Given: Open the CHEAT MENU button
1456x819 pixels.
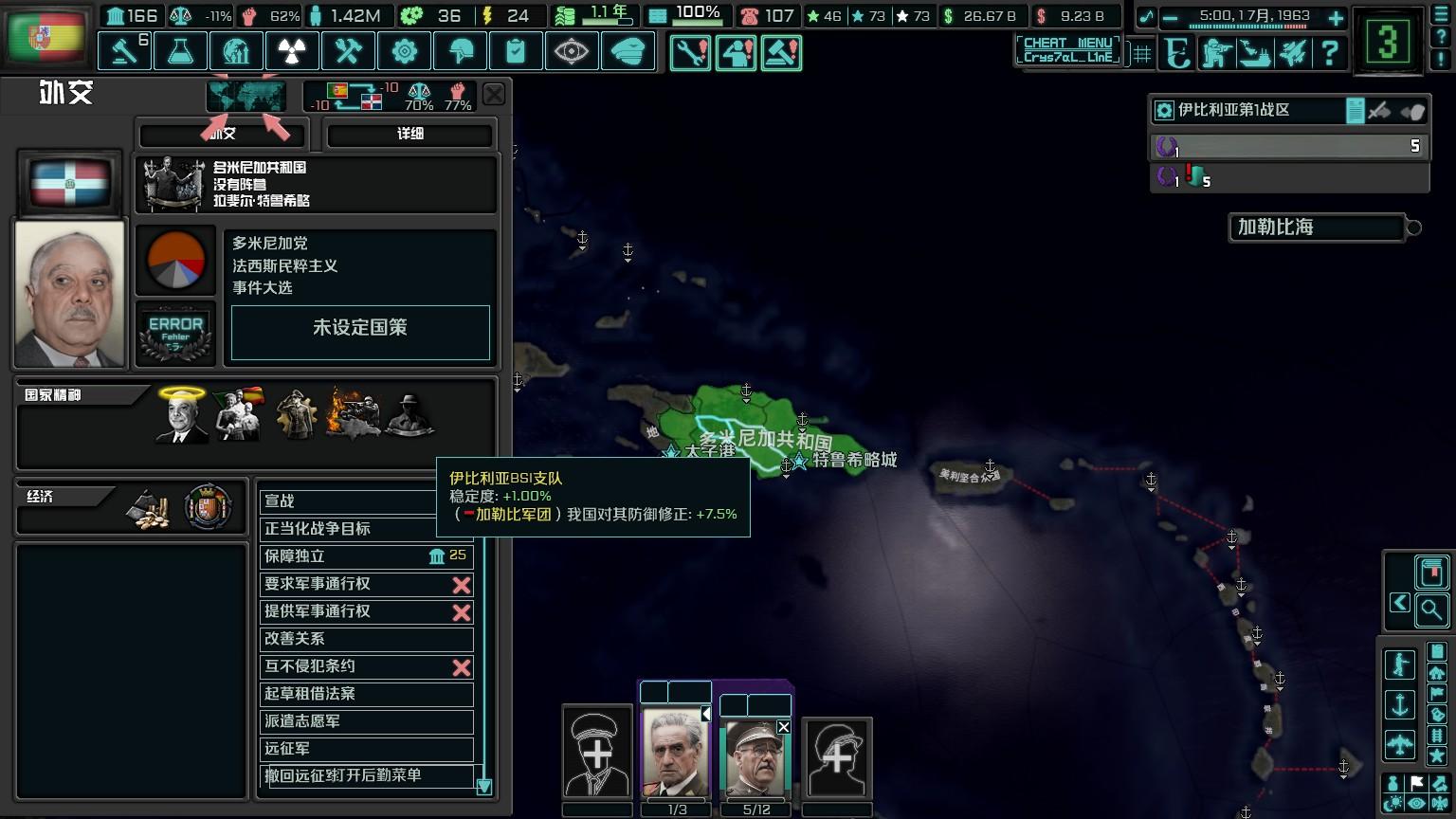Looking at the screenshot, I should tap(1067, 49).
